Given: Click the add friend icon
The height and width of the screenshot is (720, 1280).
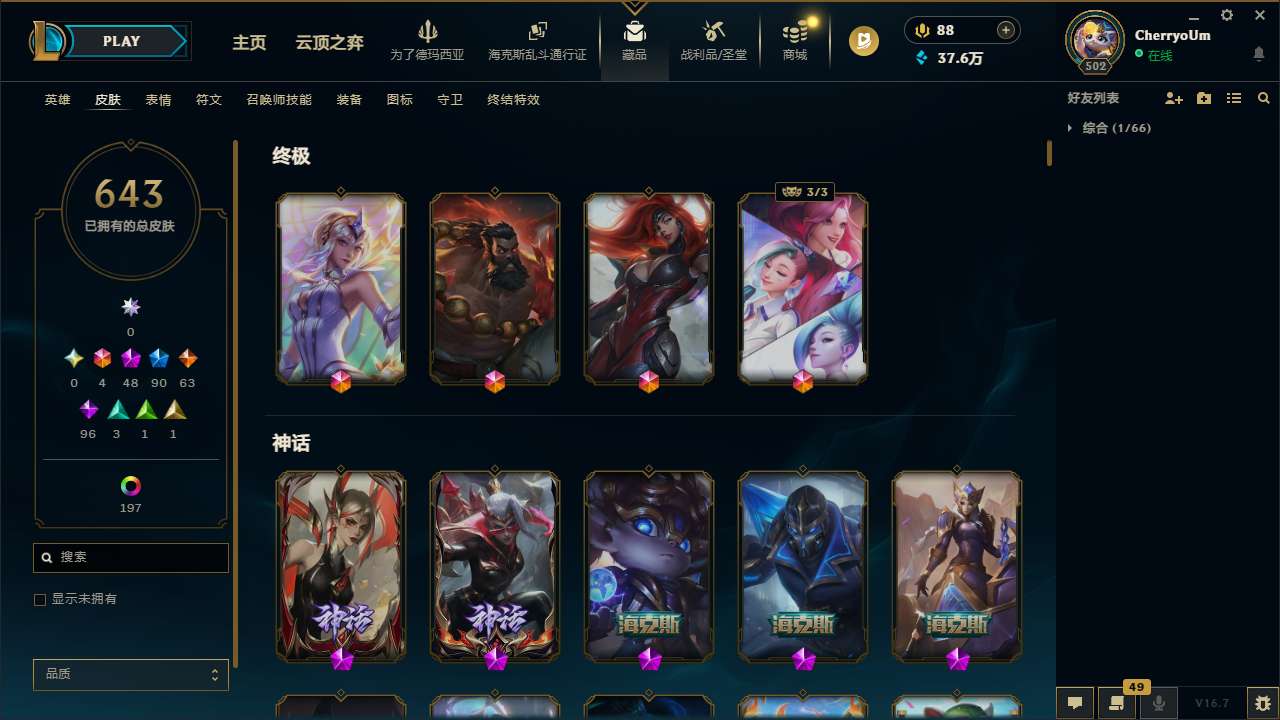Looking at the screenshot, I should coord(1174,98).
